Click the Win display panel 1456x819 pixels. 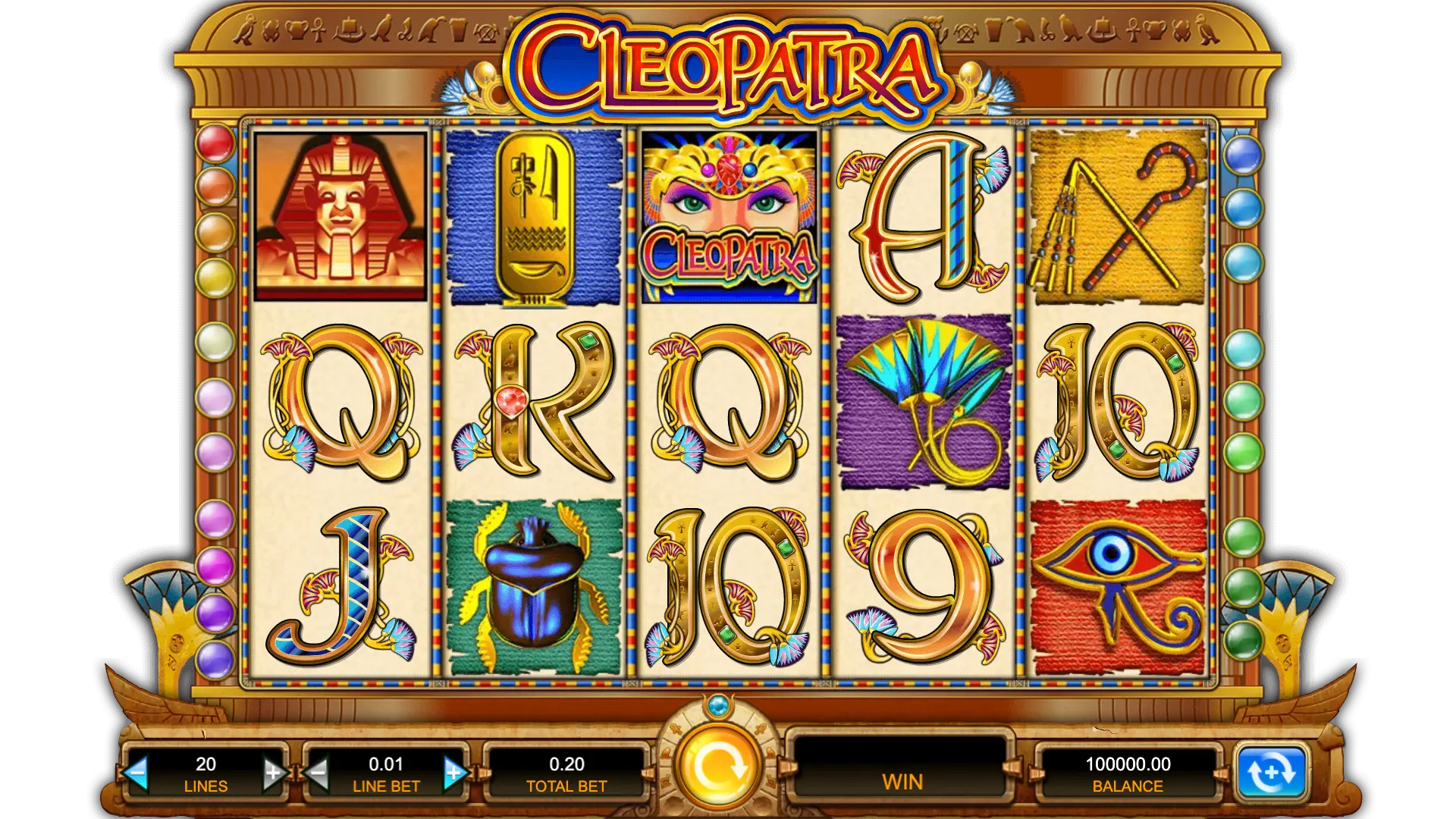click(x=902, y=773)
